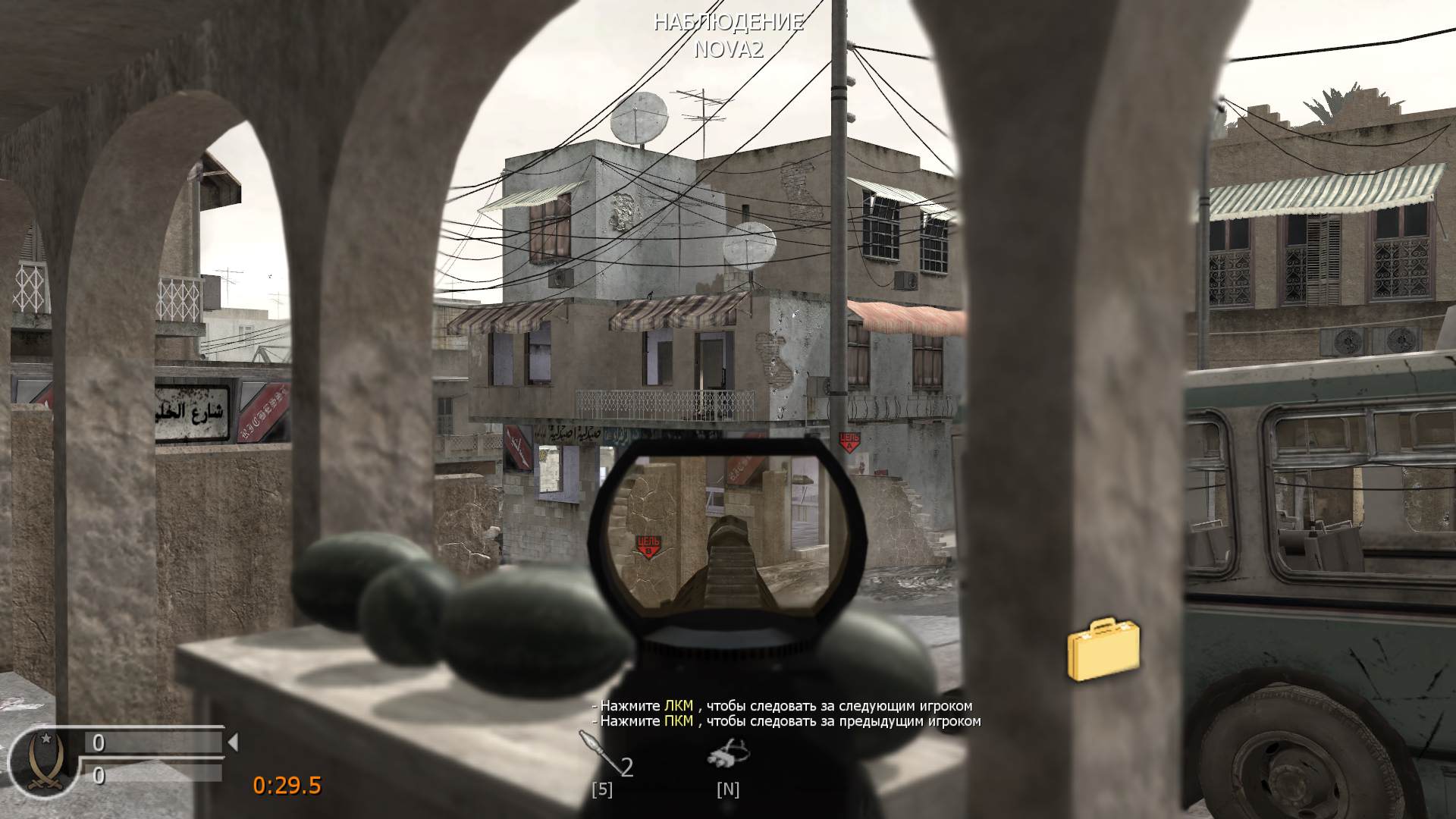Click the grenade count number 2
Screen dimensions: 1456x819
[x=626, y=768]
